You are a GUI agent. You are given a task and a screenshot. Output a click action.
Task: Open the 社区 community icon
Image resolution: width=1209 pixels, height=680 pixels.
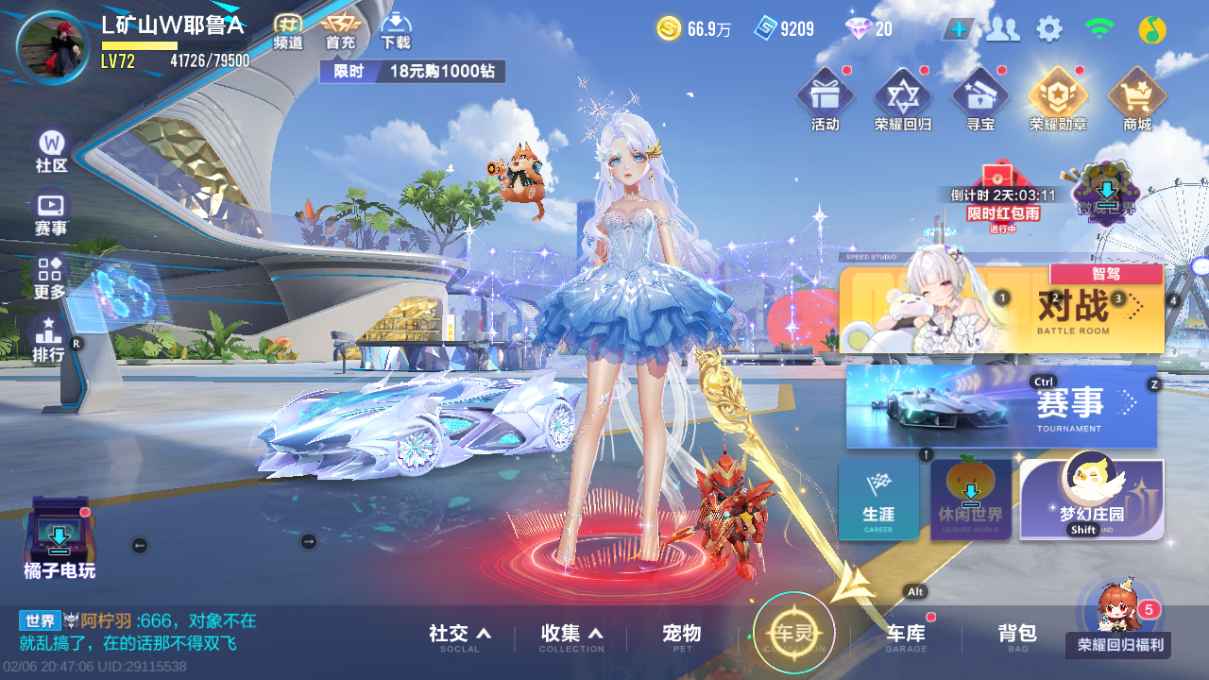51,151
